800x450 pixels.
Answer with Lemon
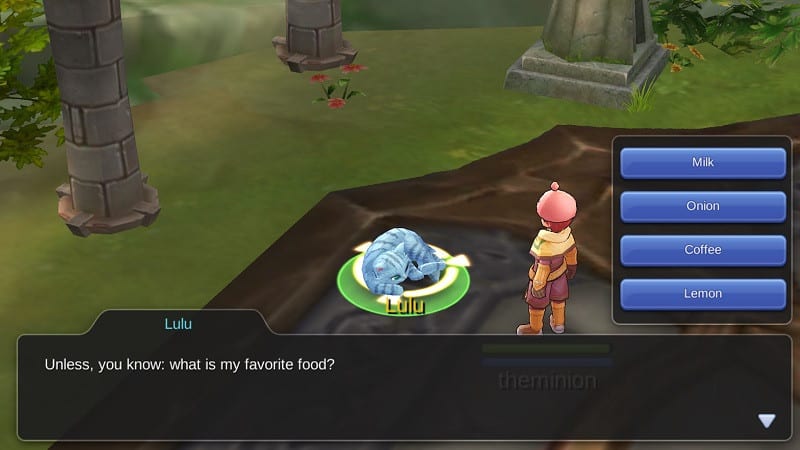tap(703, 294)
